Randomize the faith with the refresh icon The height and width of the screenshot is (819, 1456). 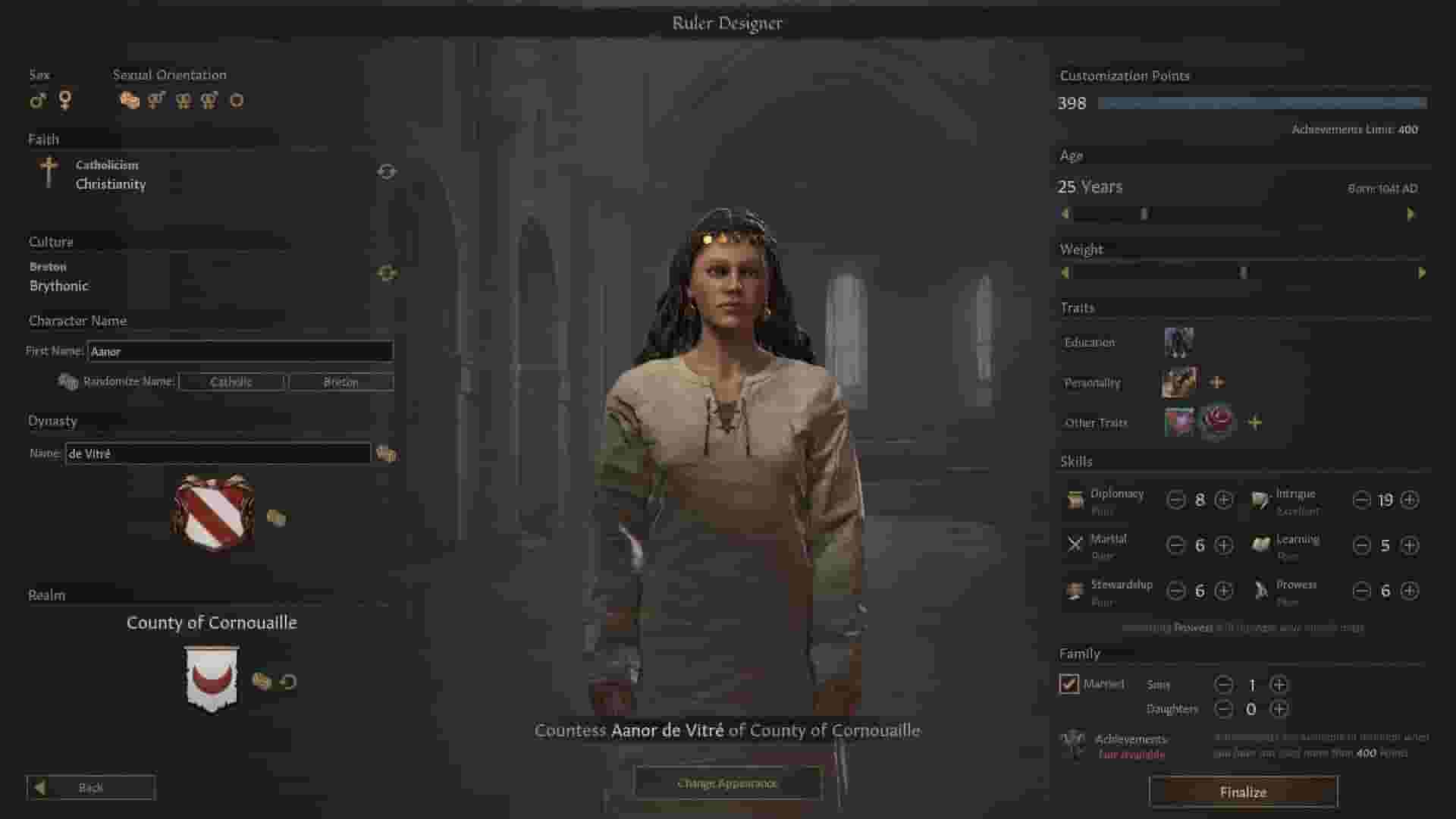point(388,171)
